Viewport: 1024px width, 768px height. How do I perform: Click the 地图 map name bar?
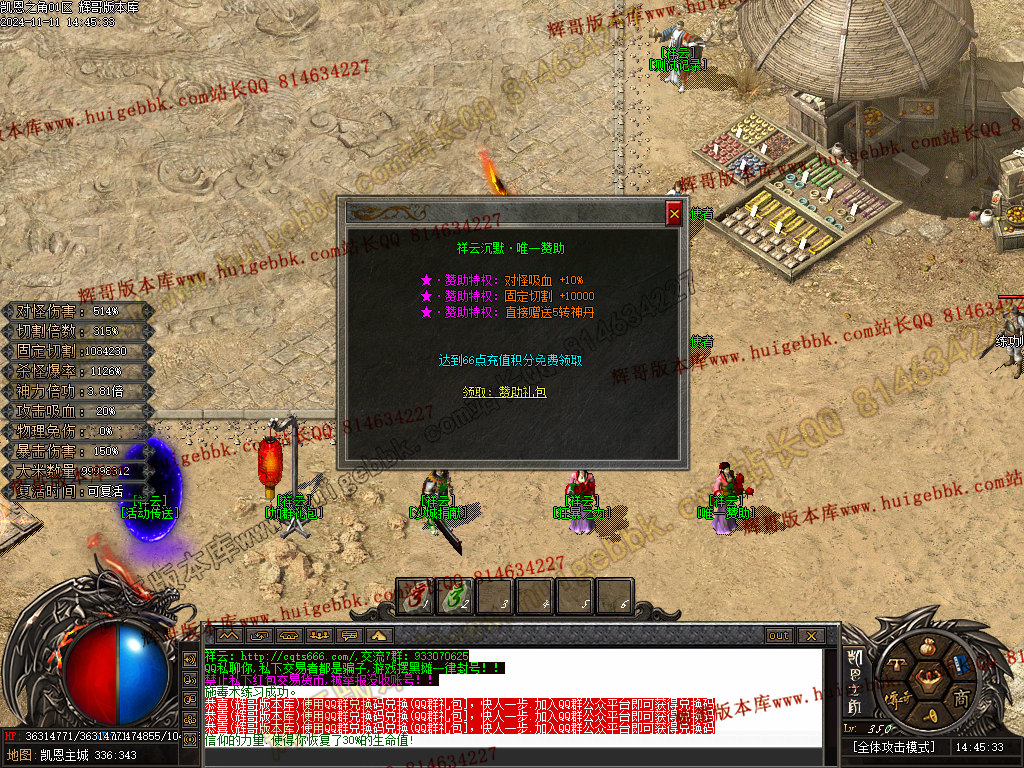coord(70,755)
